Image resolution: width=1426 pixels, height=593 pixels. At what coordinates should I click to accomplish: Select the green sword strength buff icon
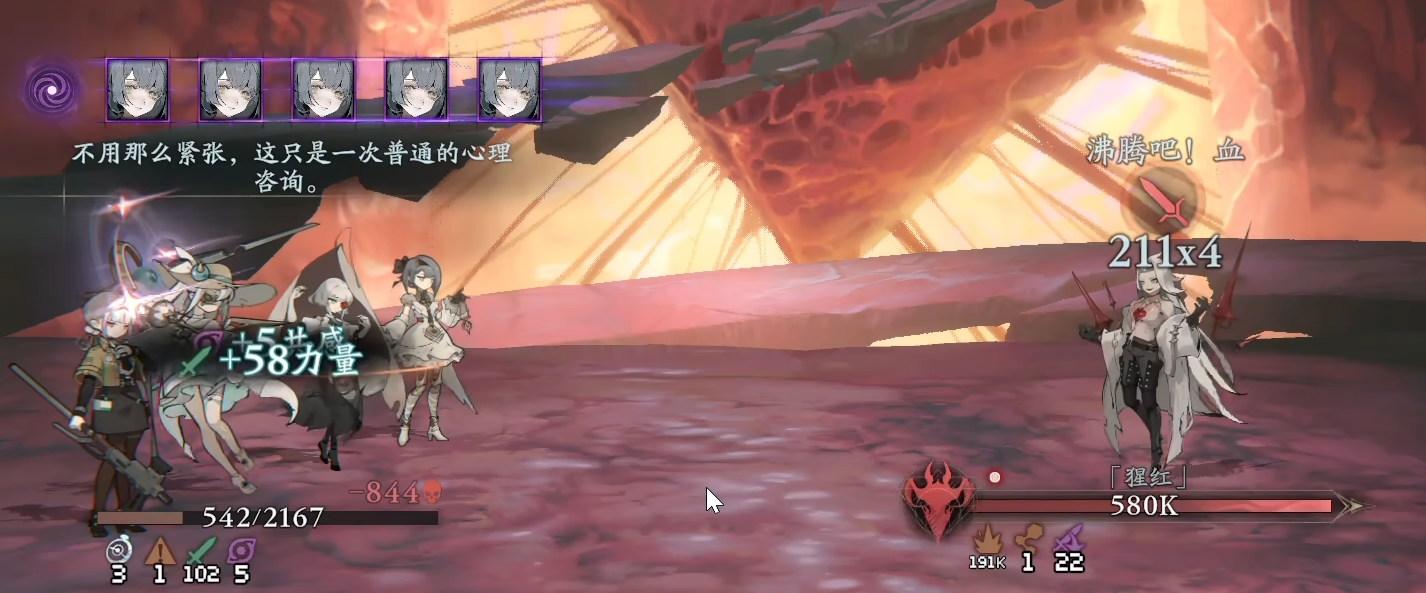[x=202, y=550]
